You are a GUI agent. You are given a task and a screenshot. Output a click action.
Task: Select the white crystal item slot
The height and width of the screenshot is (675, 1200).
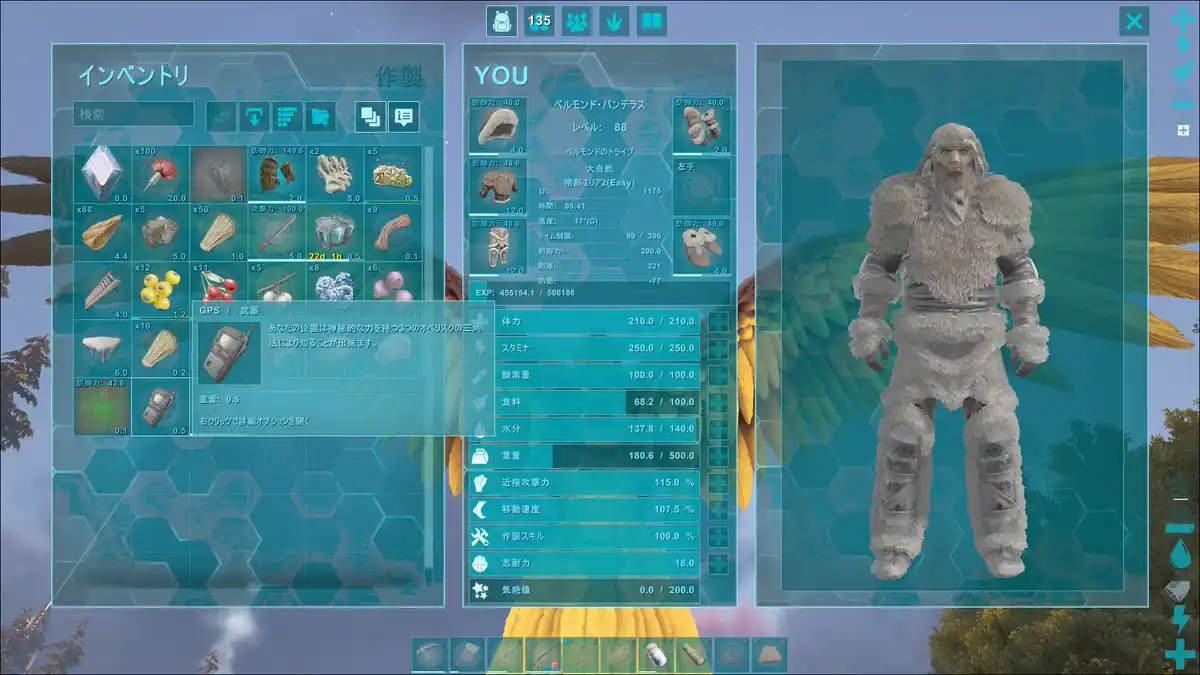pyautogui.click(x=102, y=175)
